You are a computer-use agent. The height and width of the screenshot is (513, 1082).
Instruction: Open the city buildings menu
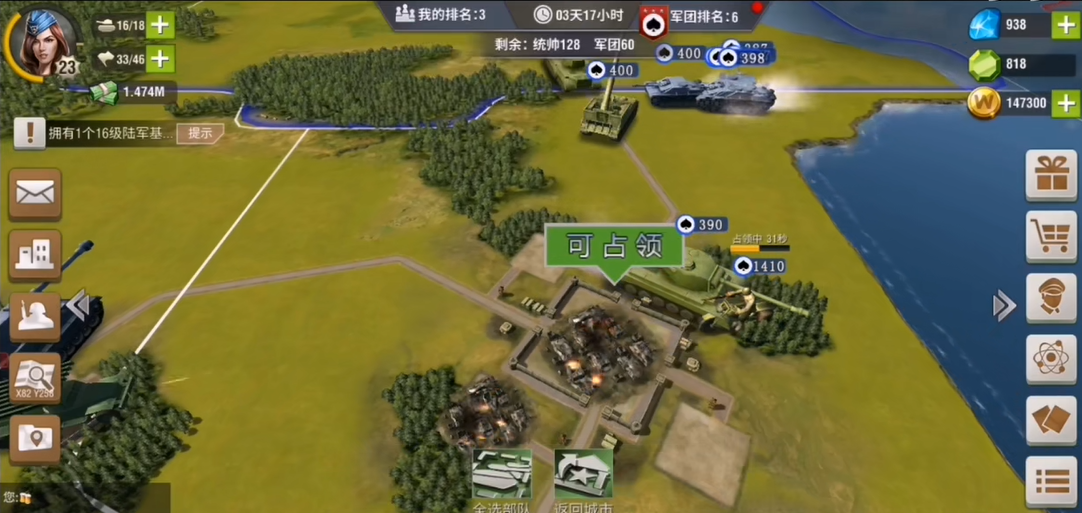(35, 255)
